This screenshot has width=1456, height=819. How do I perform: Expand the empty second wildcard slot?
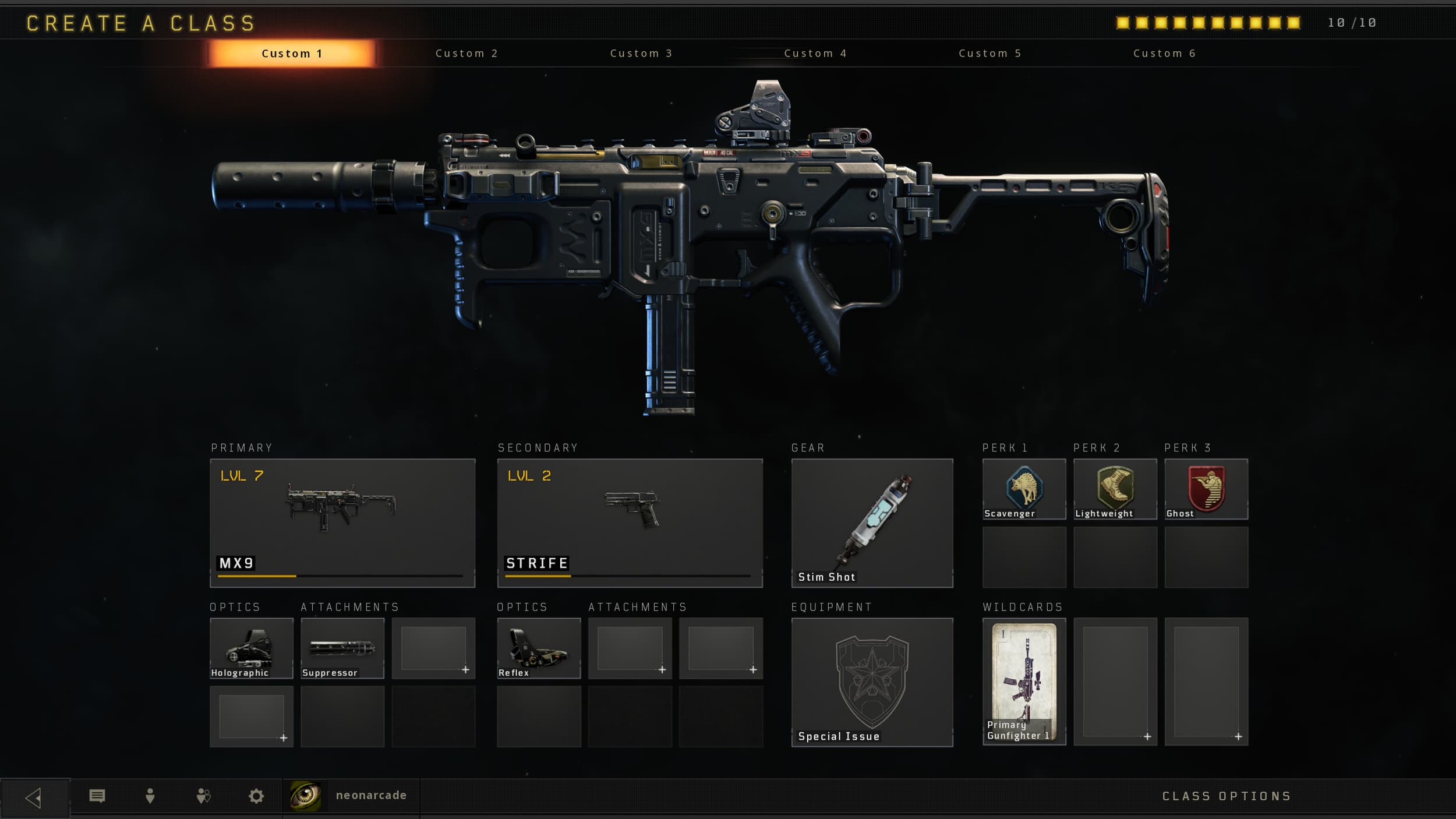1115,682
